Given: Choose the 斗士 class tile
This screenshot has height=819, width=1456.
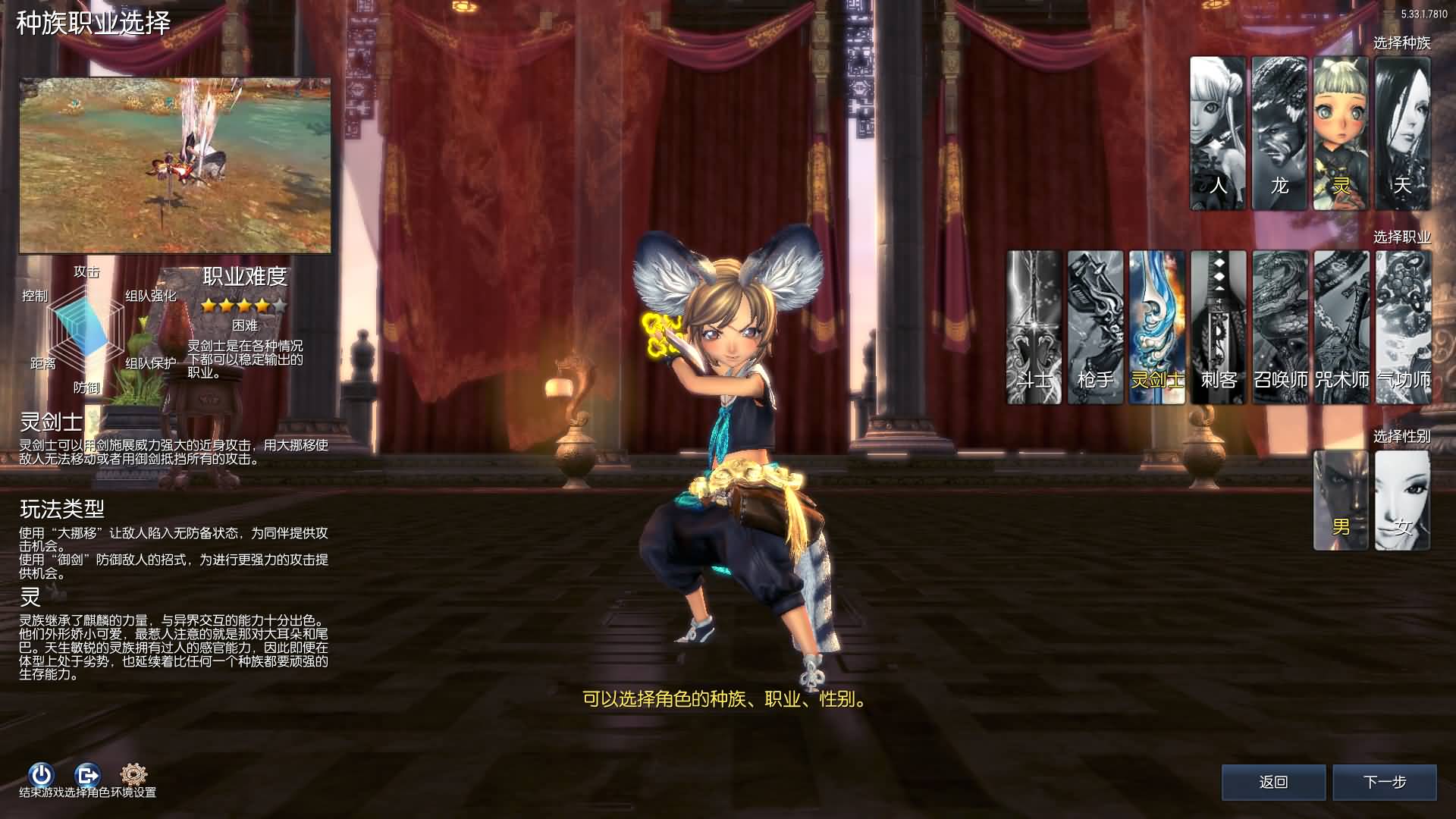Looking at the screenshot, I should click(1034, 327).
